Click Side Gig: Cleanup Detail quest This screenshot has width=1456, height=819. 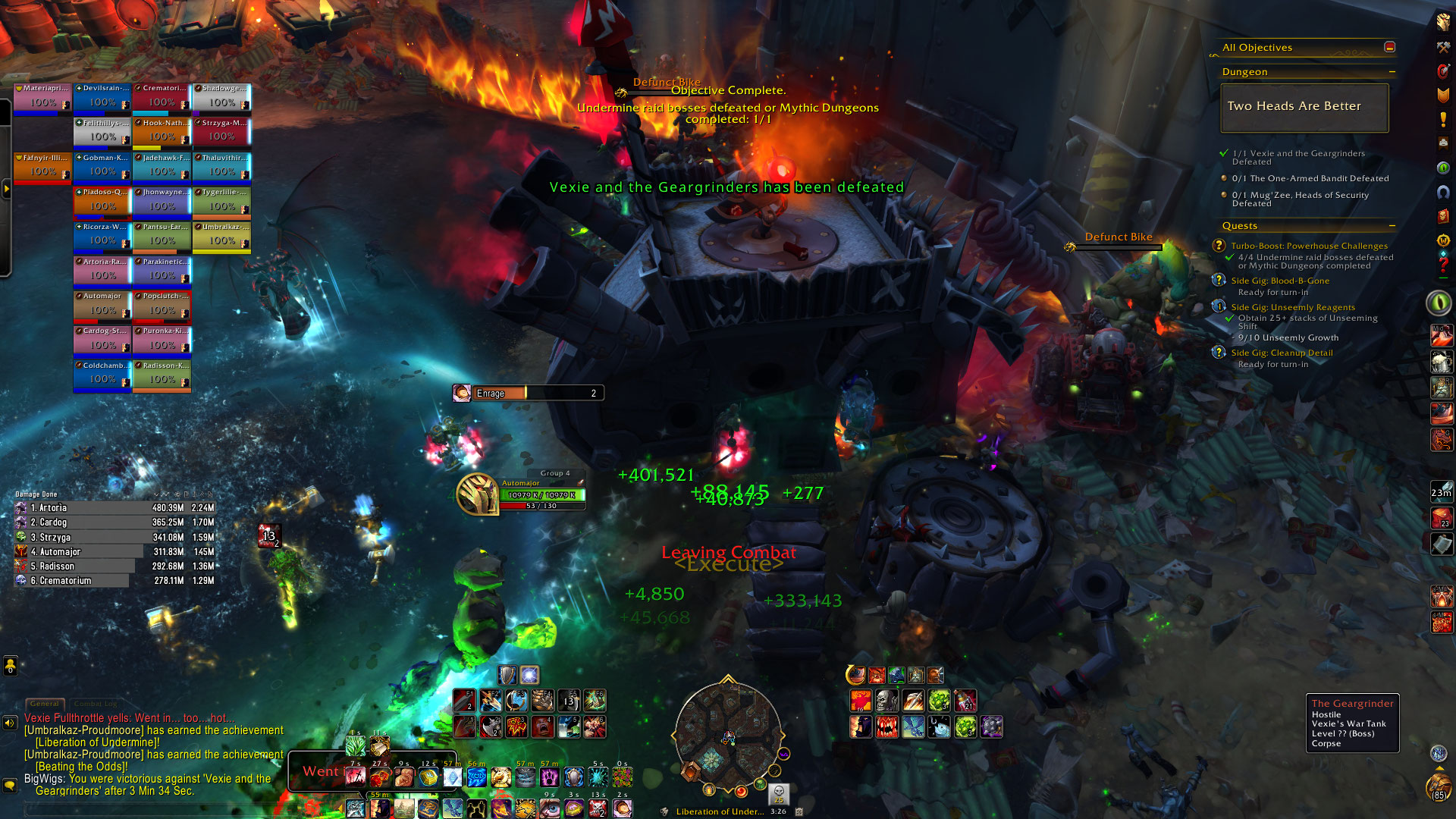point(1282,353)
